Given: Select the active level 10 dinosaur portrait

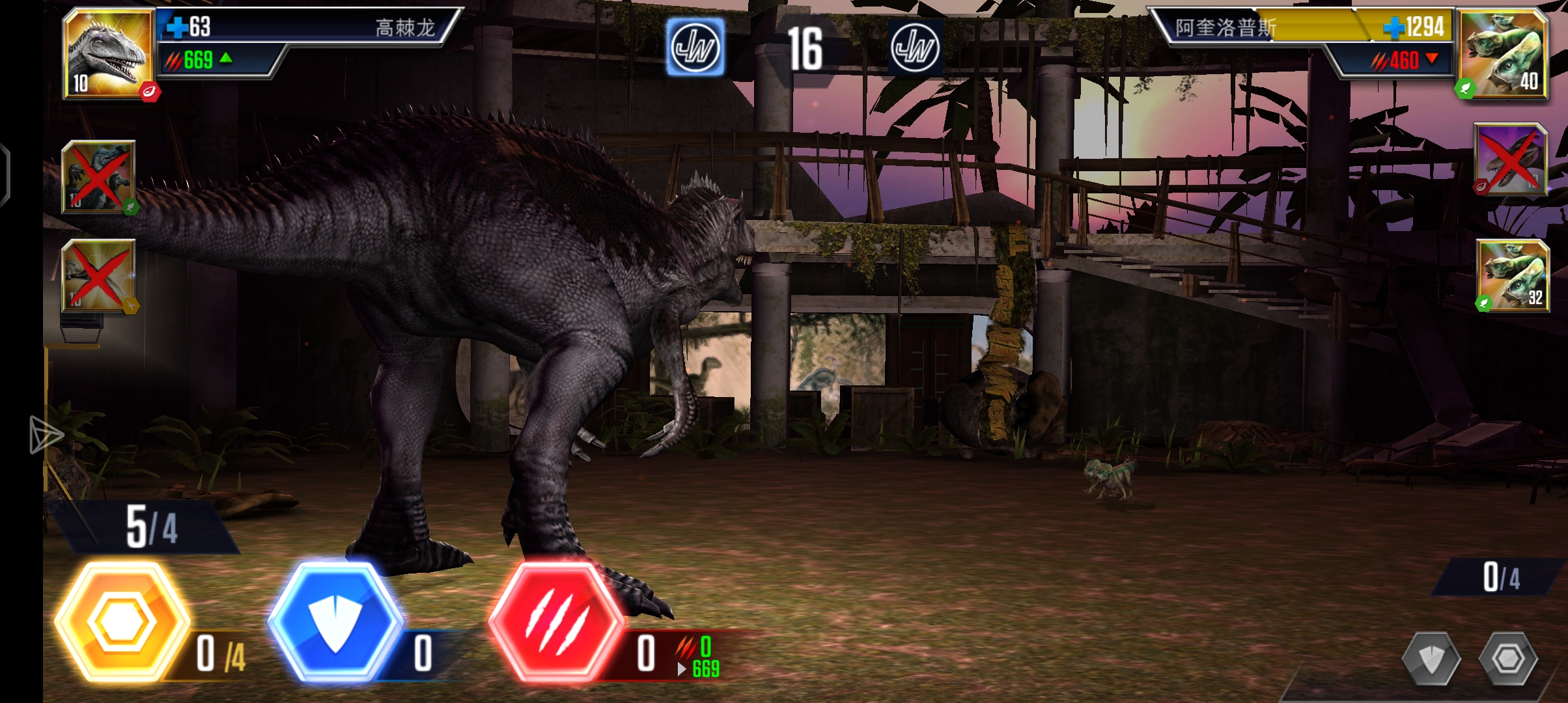Looking at the screenshot, I should (x=108, y=53).
